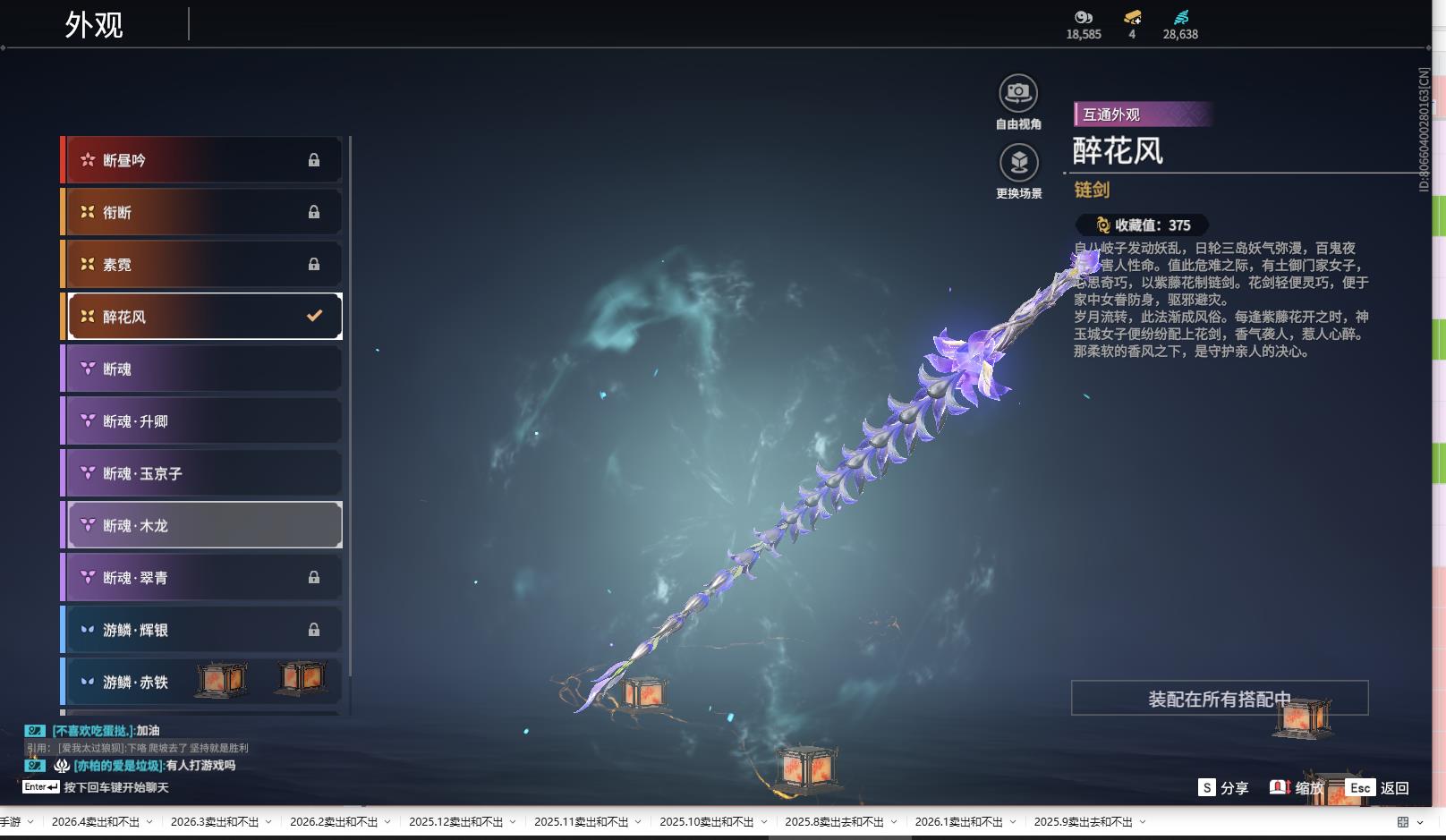Open the 2025.12卖出和不出 spreadsheet tab
Image resolution: width=1446 pixels, height=840 pixels.
(x=455, y=822)
